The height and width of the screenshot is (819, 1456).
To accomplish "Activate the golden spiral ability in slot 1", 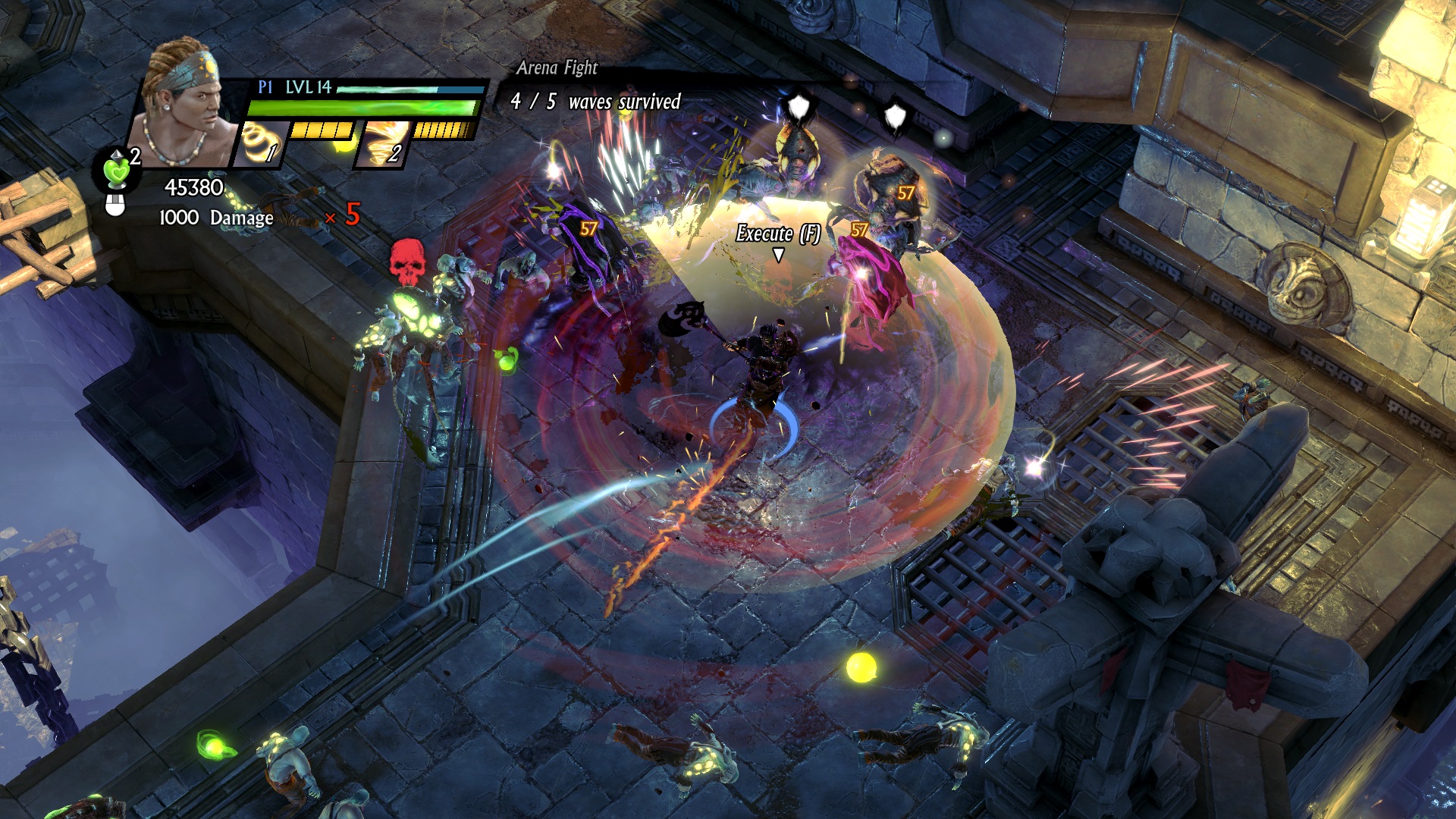I will [x=260, y=143].
